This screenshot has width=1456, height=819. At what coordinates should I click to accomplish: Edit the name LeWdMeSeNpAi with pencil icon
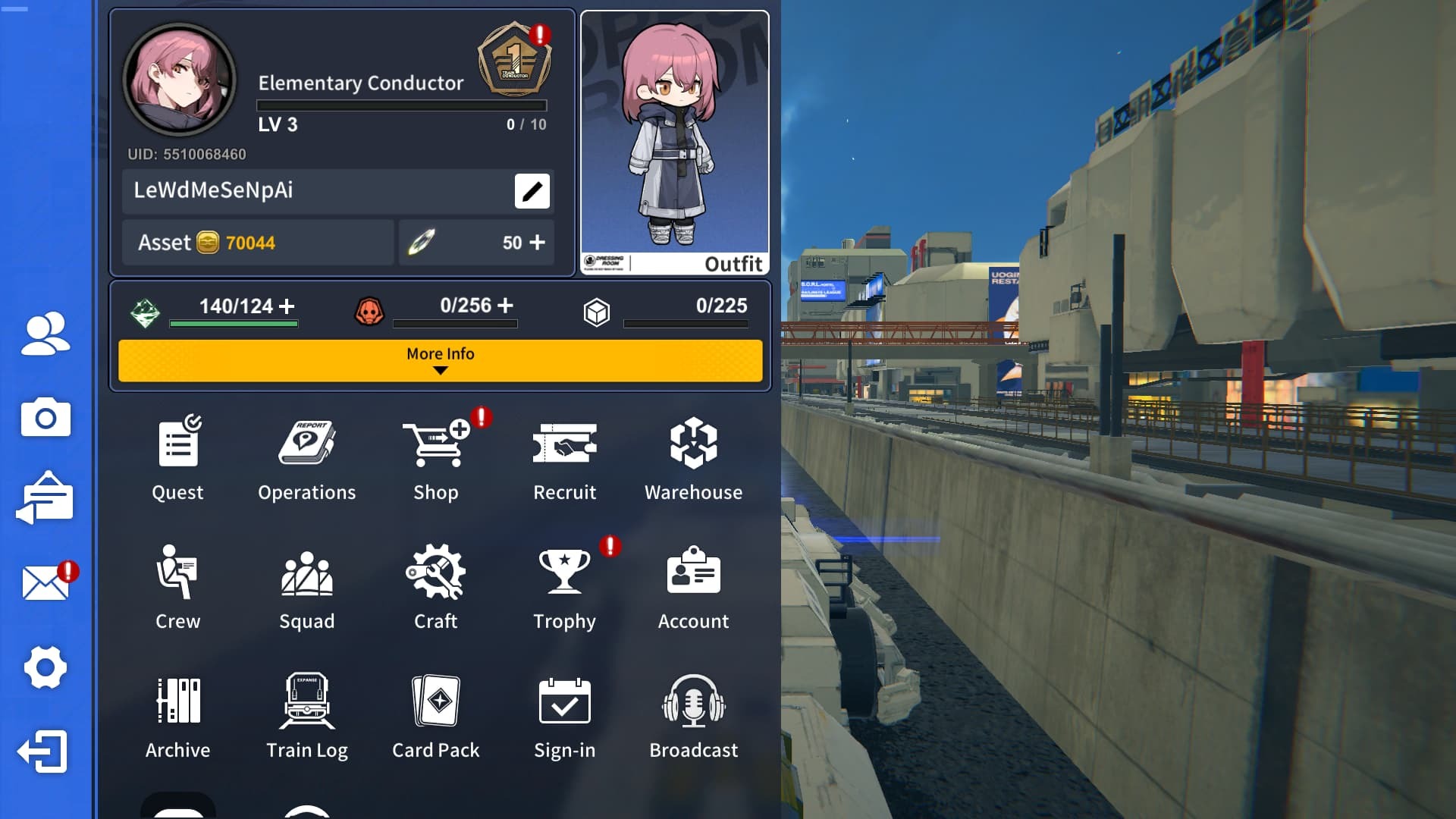(x=531, y=191)
